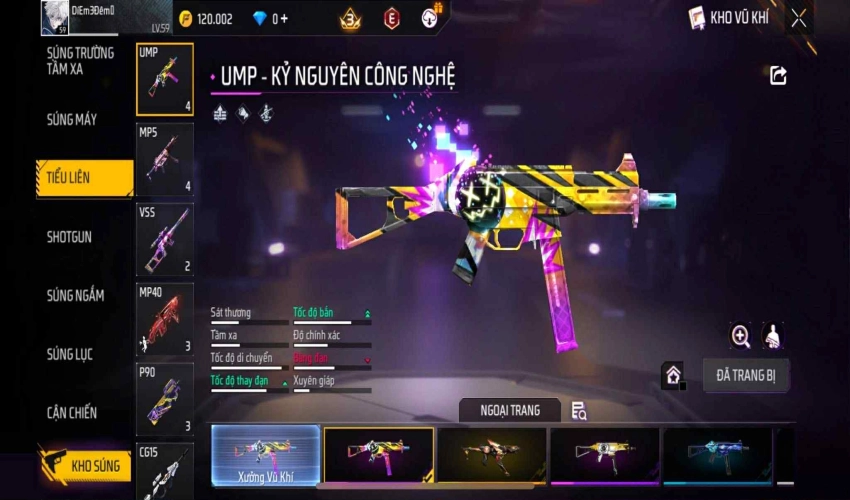Viewport: 850px width, 500px height.
Task: Zoom in using the magnifier icon
Action: pos(741,337)
